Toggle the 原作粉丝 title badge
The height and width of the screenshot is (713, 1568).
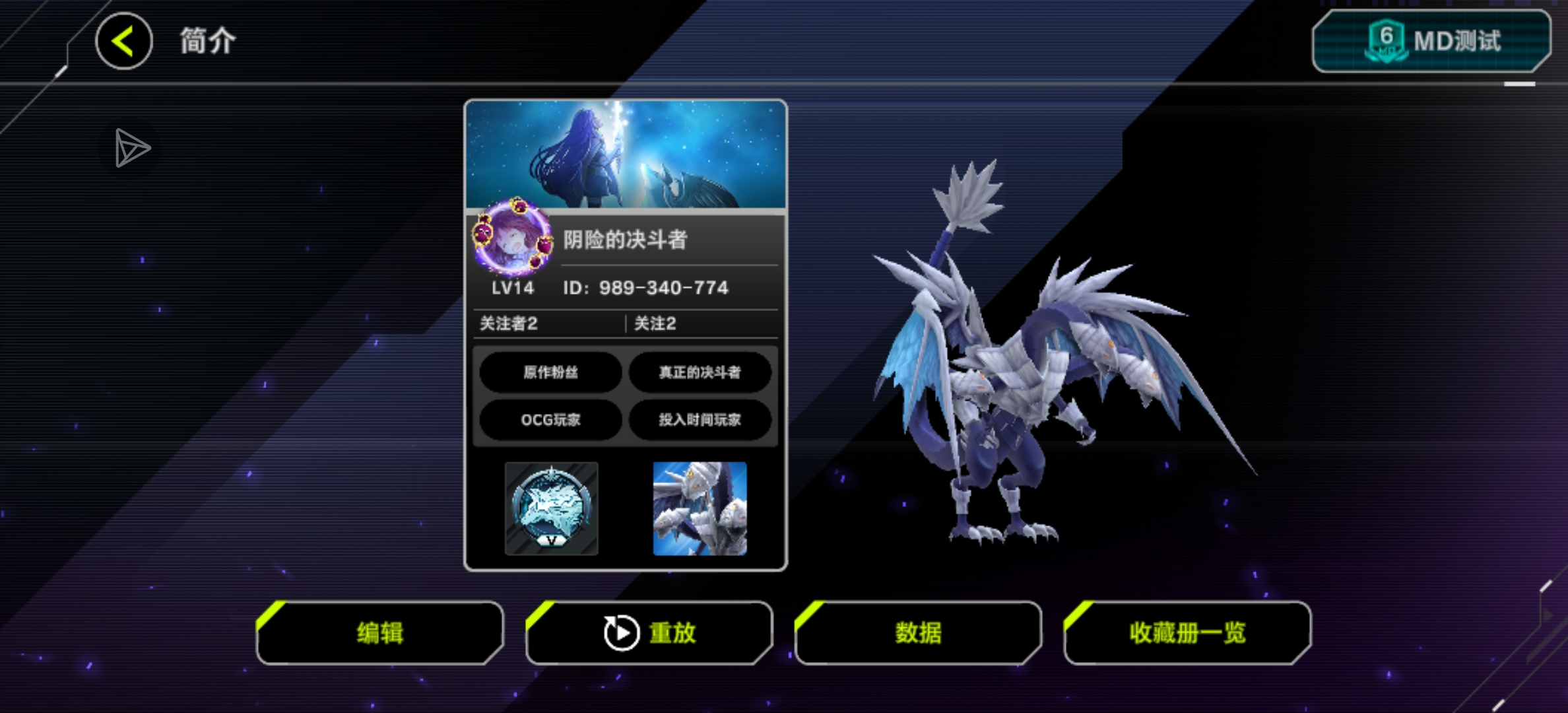tap(550, 372)
